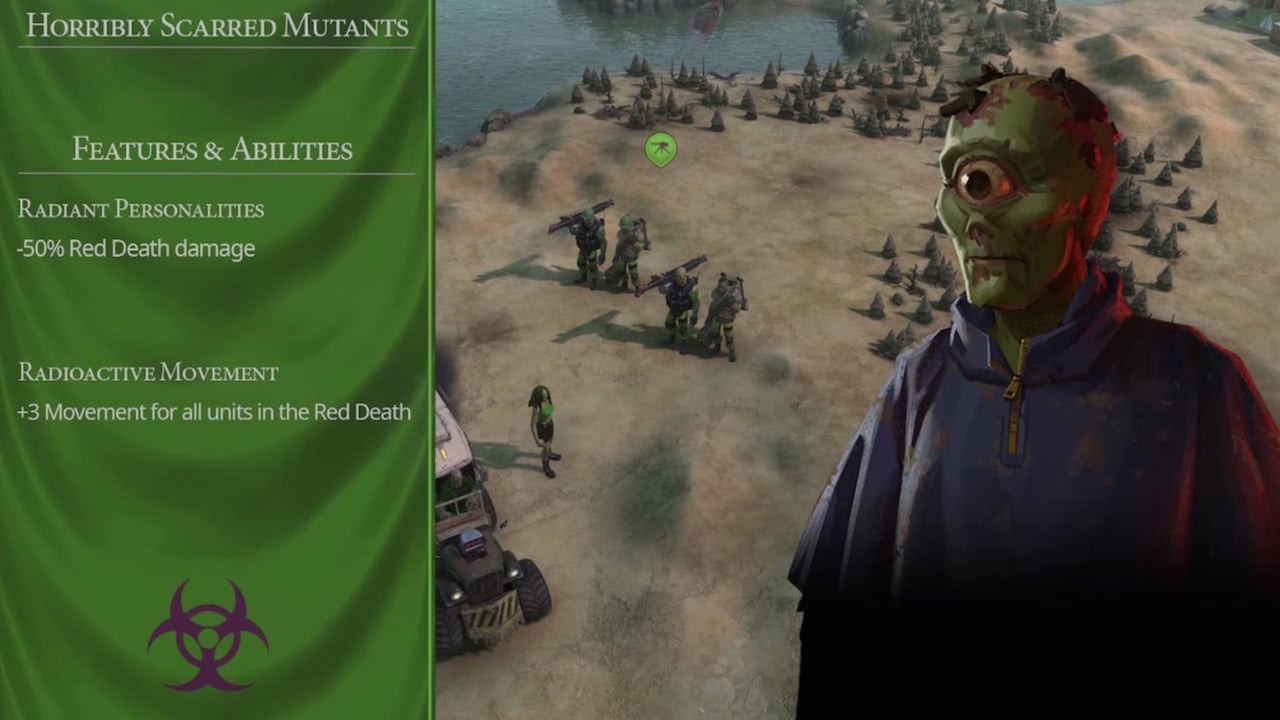Expand the Features & Abilities section
The image size is (1280, 720).
coord(210,148)
